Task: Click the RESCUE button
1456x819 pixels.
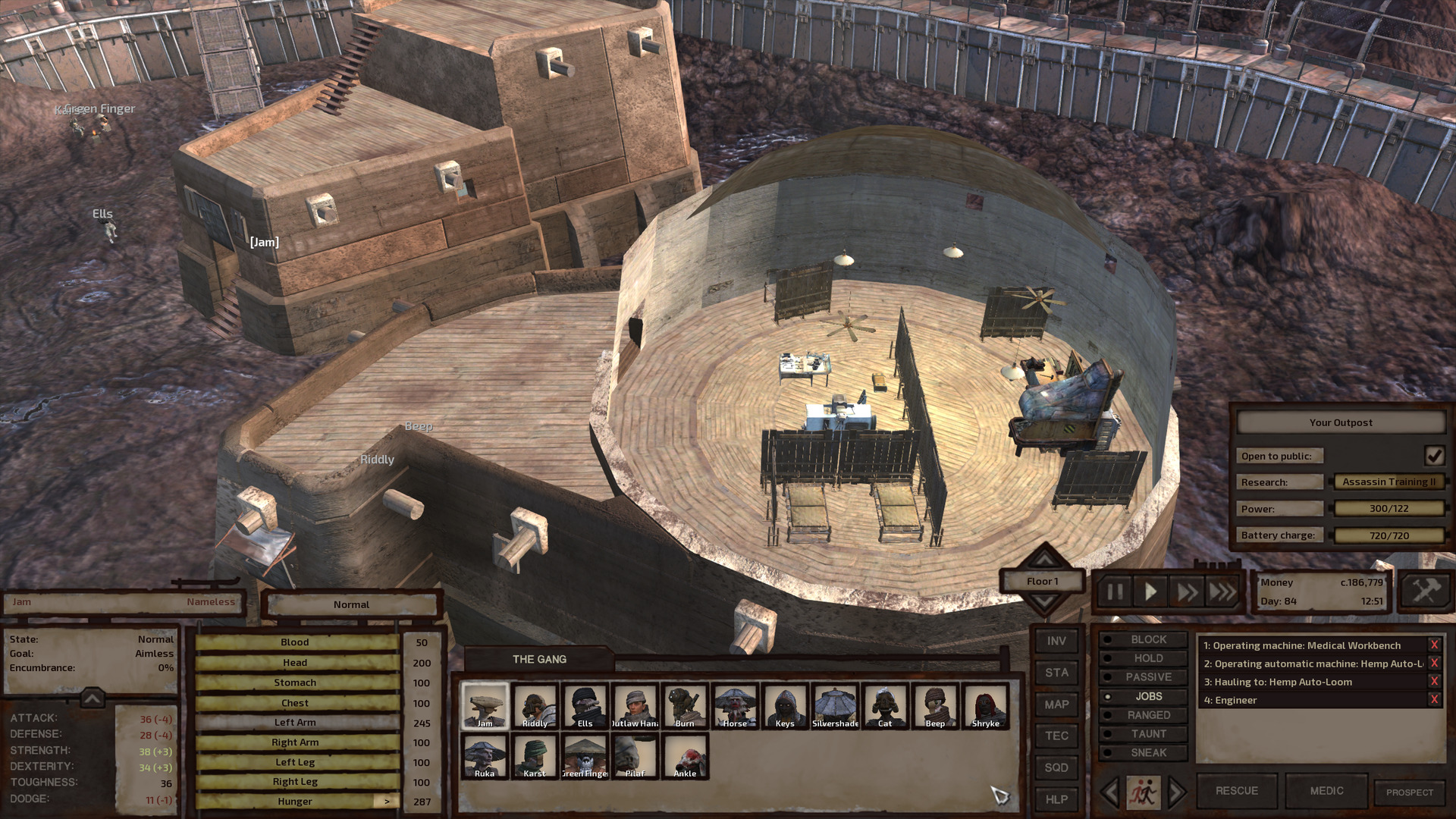Action: (x=1235, y=790)
